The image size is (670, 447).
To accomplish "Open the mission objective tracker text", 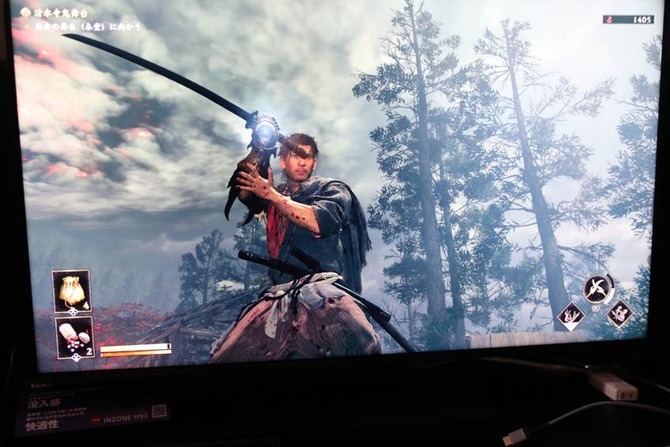I will click(82, 20).
